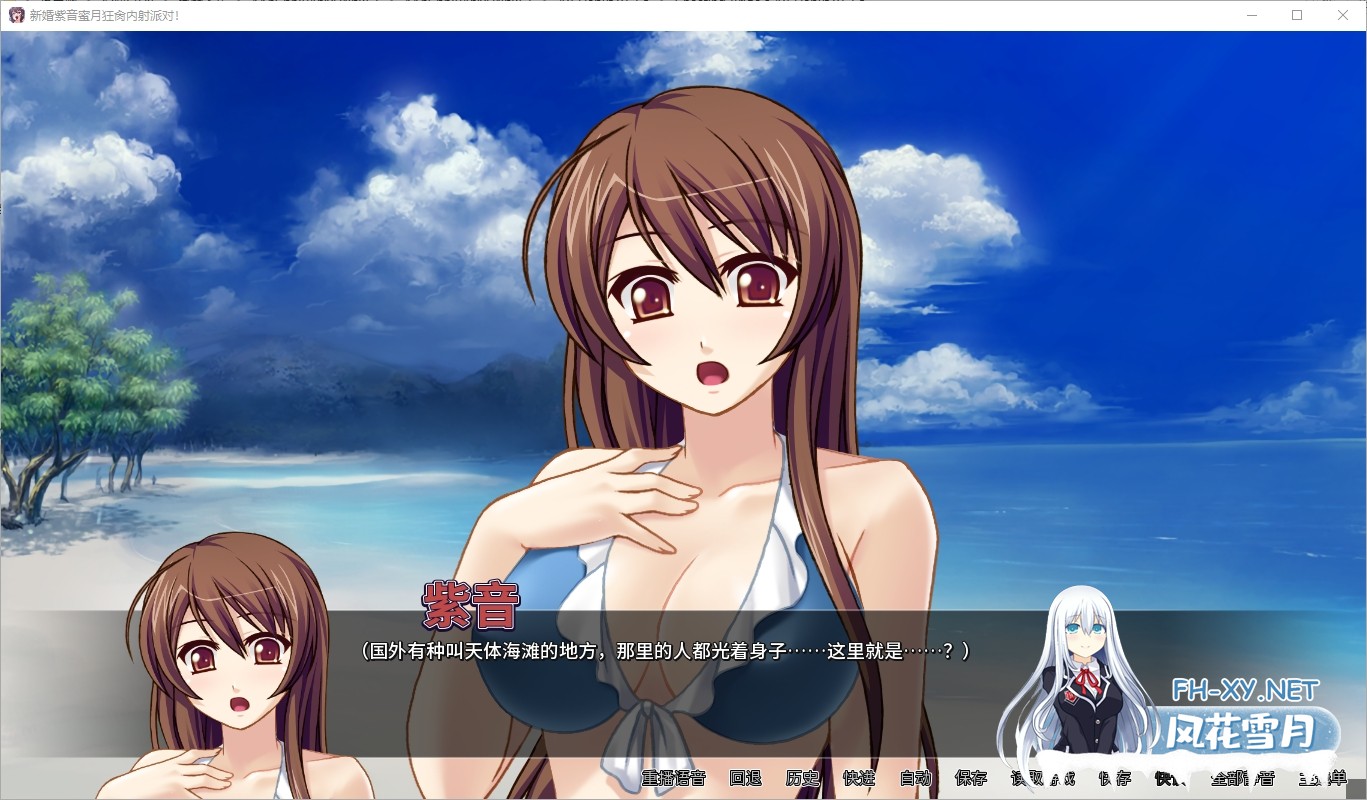1367x800 pixels.
Task: Open the dialogue history log 历史
Action: click(801, 778)
